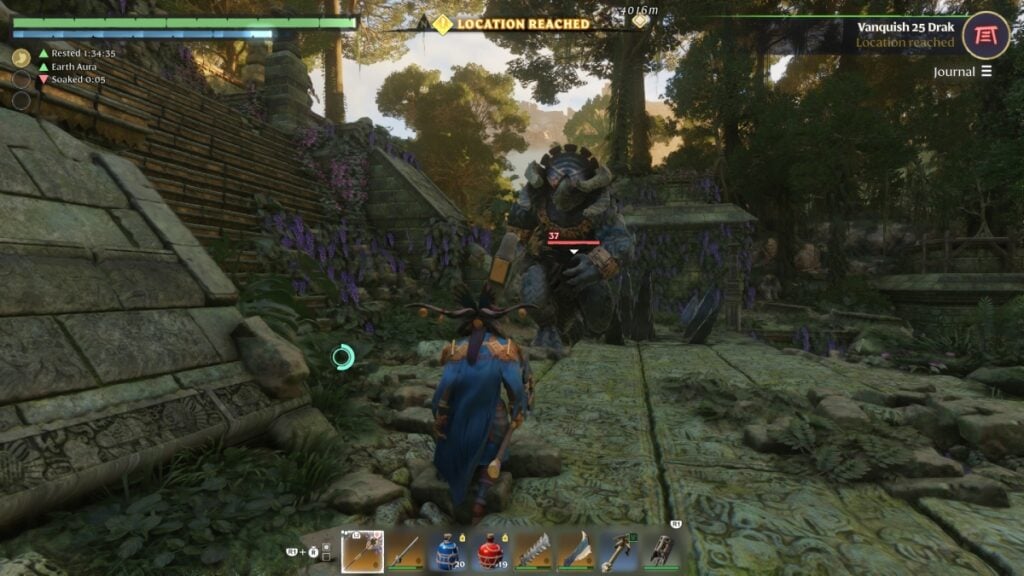1024x576 pixels.
Task: Use the blue mana potion
Action: pyautogui.click(x=447, y=551)
